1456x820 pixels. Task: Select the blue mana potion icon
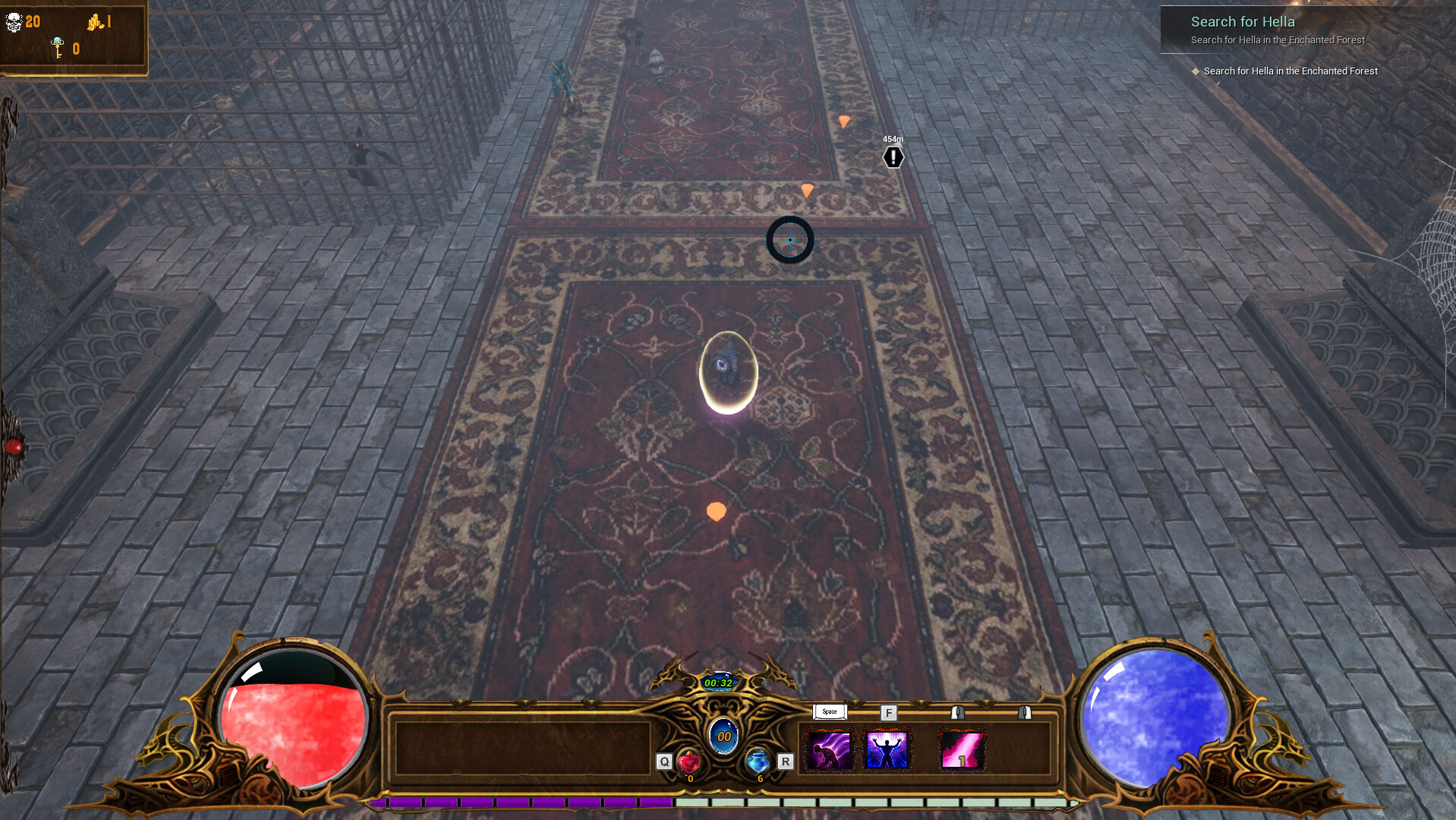pos(757,762)
